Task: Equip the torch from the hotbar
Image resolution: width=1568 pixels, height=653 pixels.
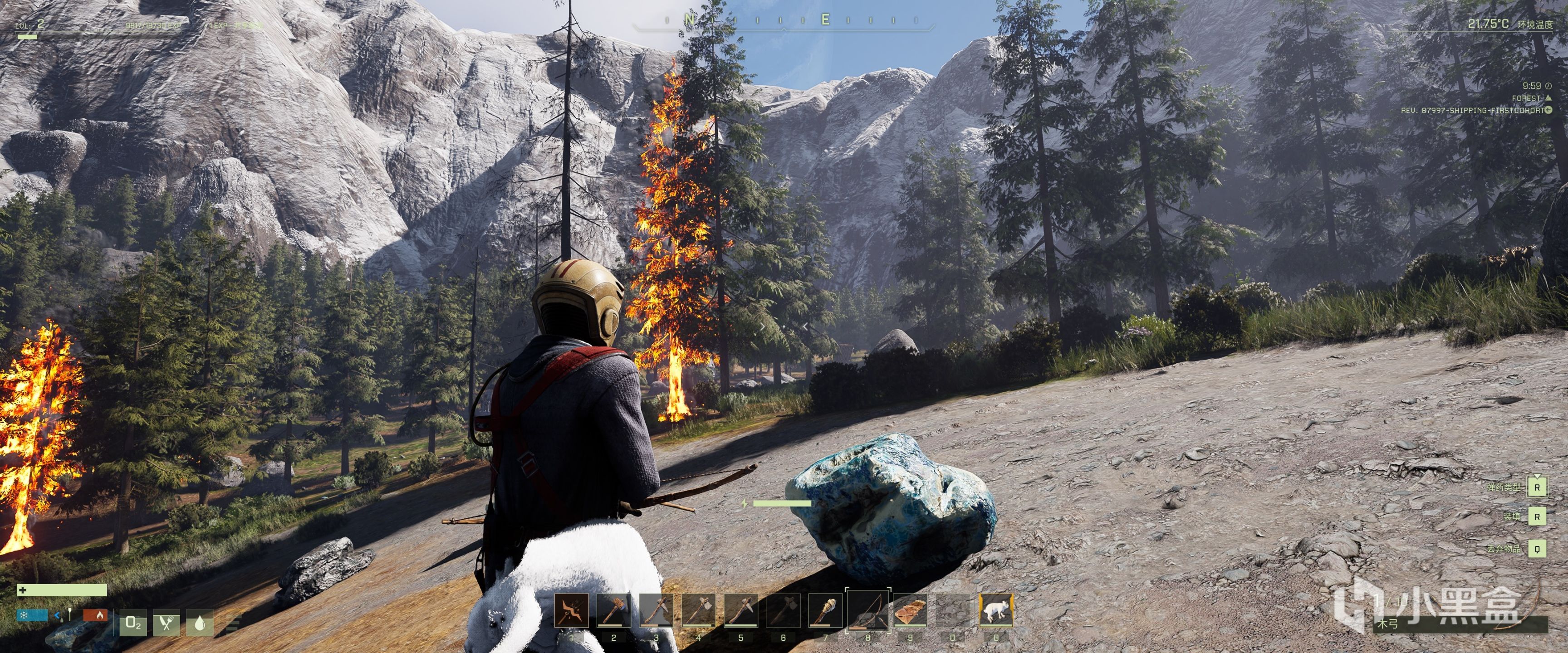Action: click(x=825, y=610)
